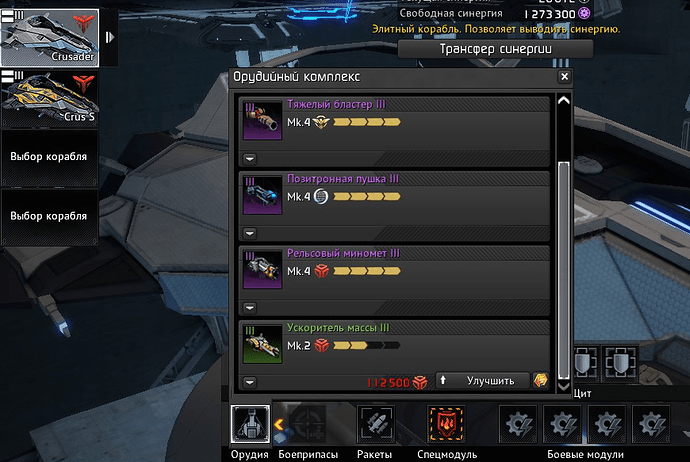Screen dimensions: 690x462
Task: Collapse the ship list side arrow
Action: 110,37
